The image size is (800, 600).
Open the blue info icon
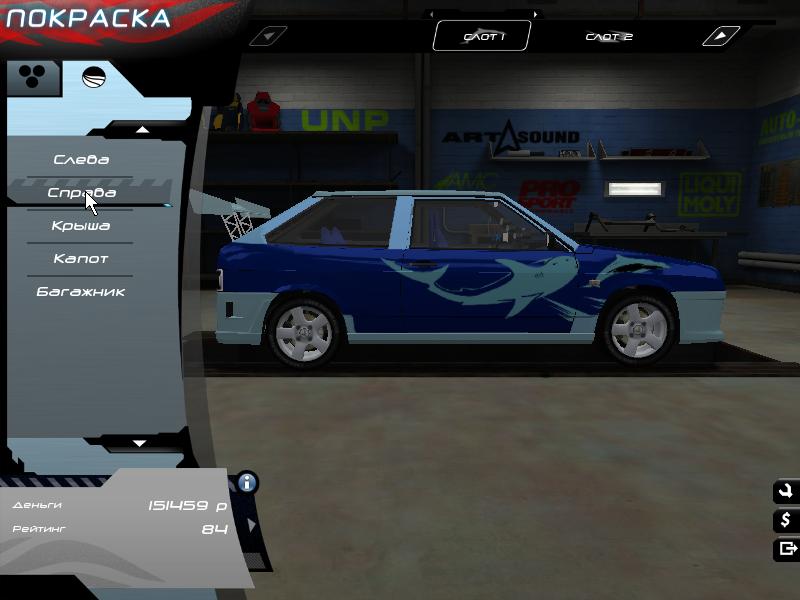[x=246, y=483]
